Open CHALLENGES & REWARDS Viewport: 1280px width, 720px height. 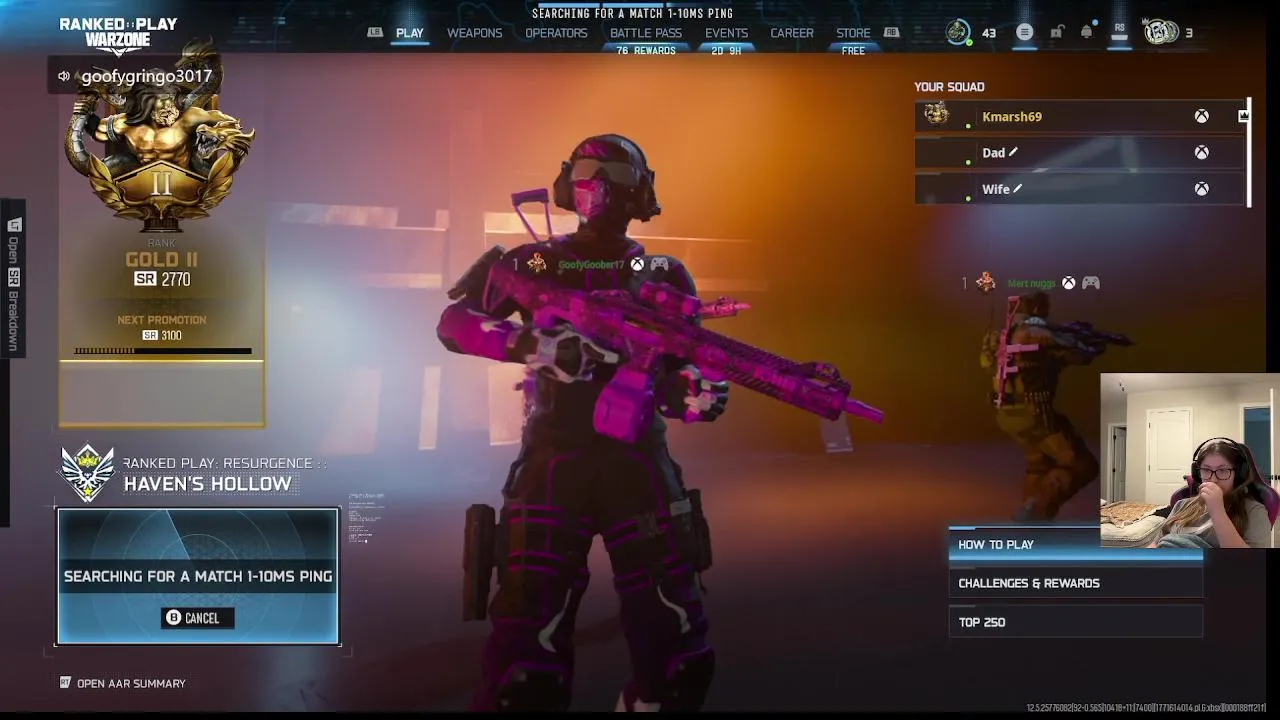1075,583
